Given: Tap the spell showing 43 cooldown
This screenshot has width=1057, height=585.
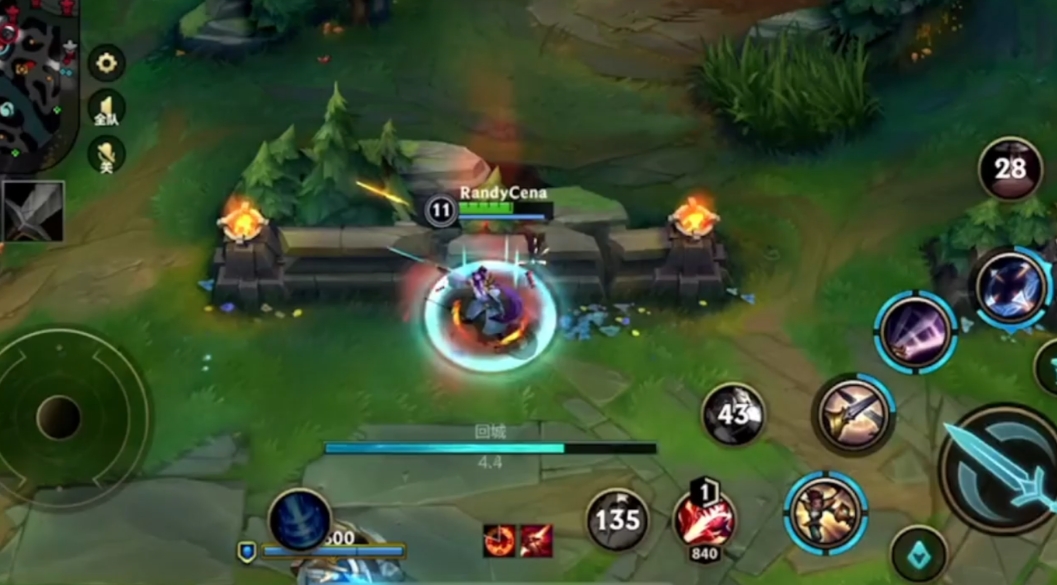Looking at the screenshot, I should 733,413.
